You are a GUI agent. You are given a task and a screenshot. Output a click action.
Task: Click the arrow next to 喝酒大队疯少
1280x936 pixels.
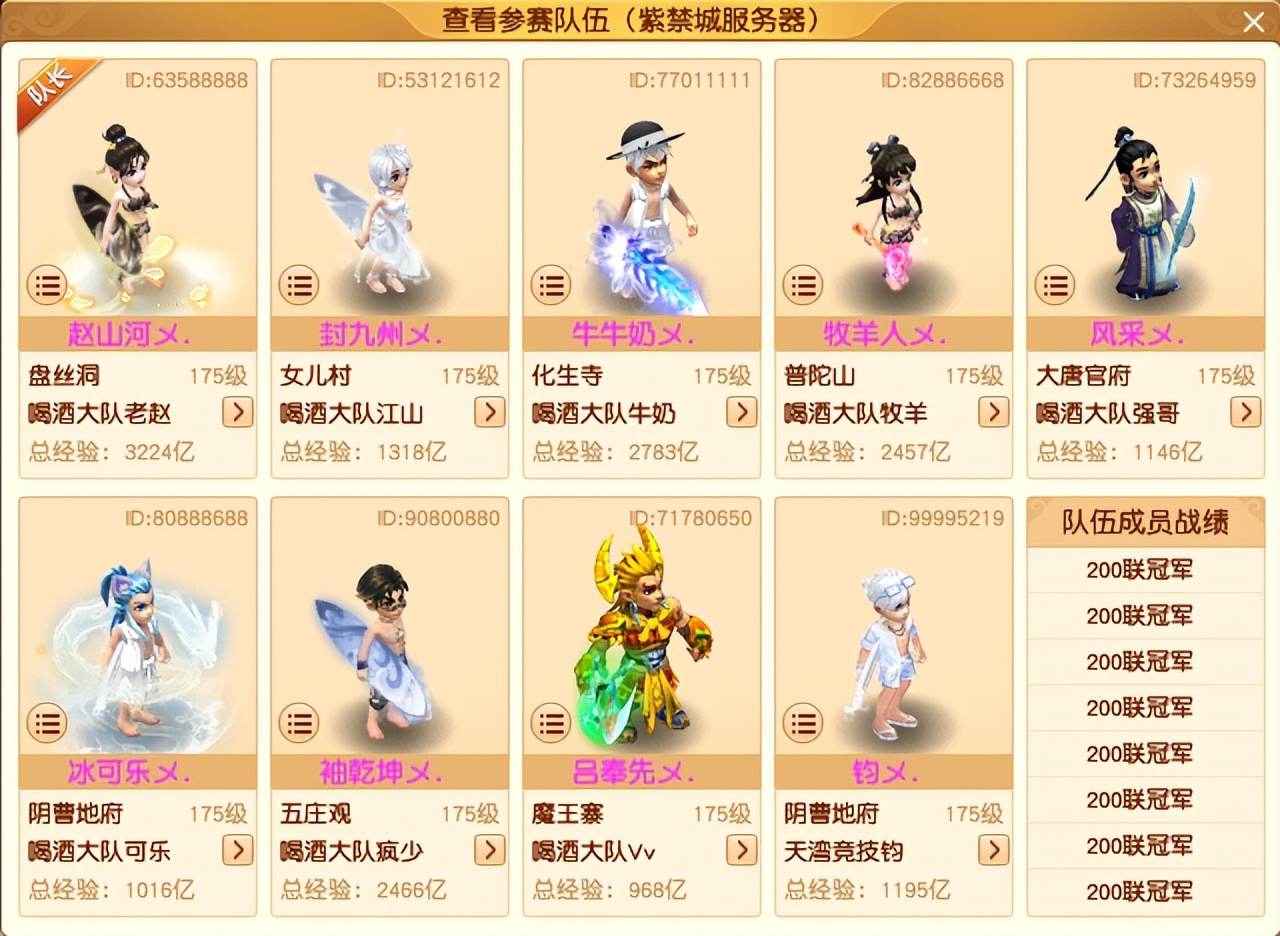[x=489, y=851]
